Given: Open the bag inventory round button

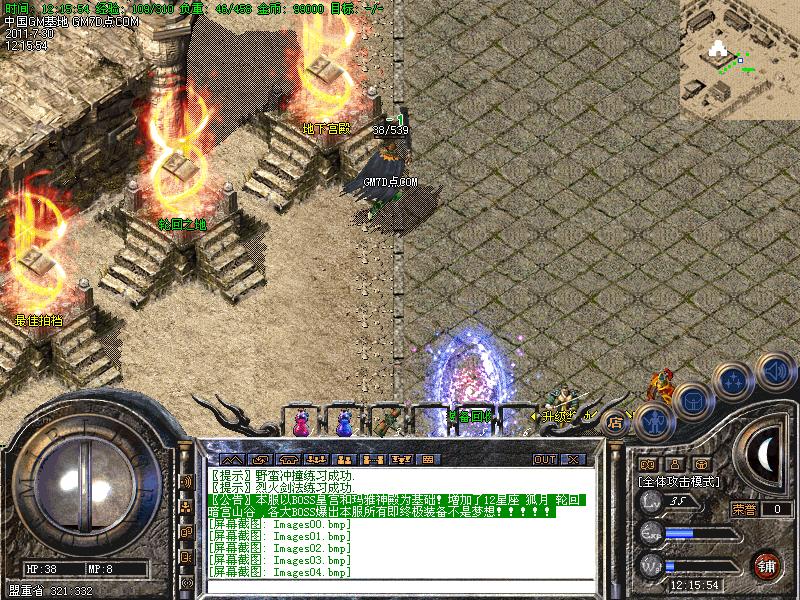Looking at the screenshot, I should click(693, 402).
